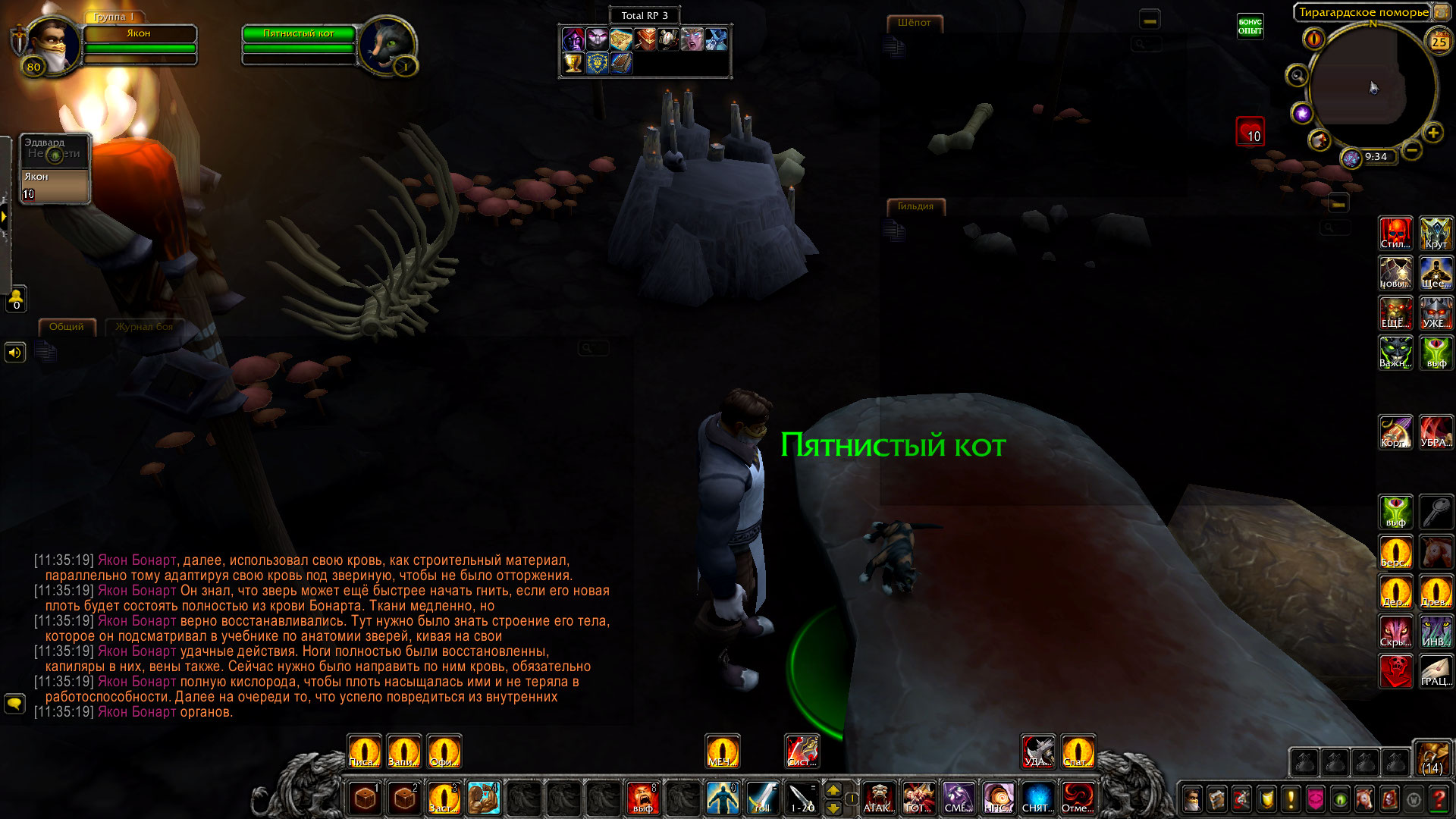
Task: Activate the red skull Стил macro
Action: [1395, 234]
